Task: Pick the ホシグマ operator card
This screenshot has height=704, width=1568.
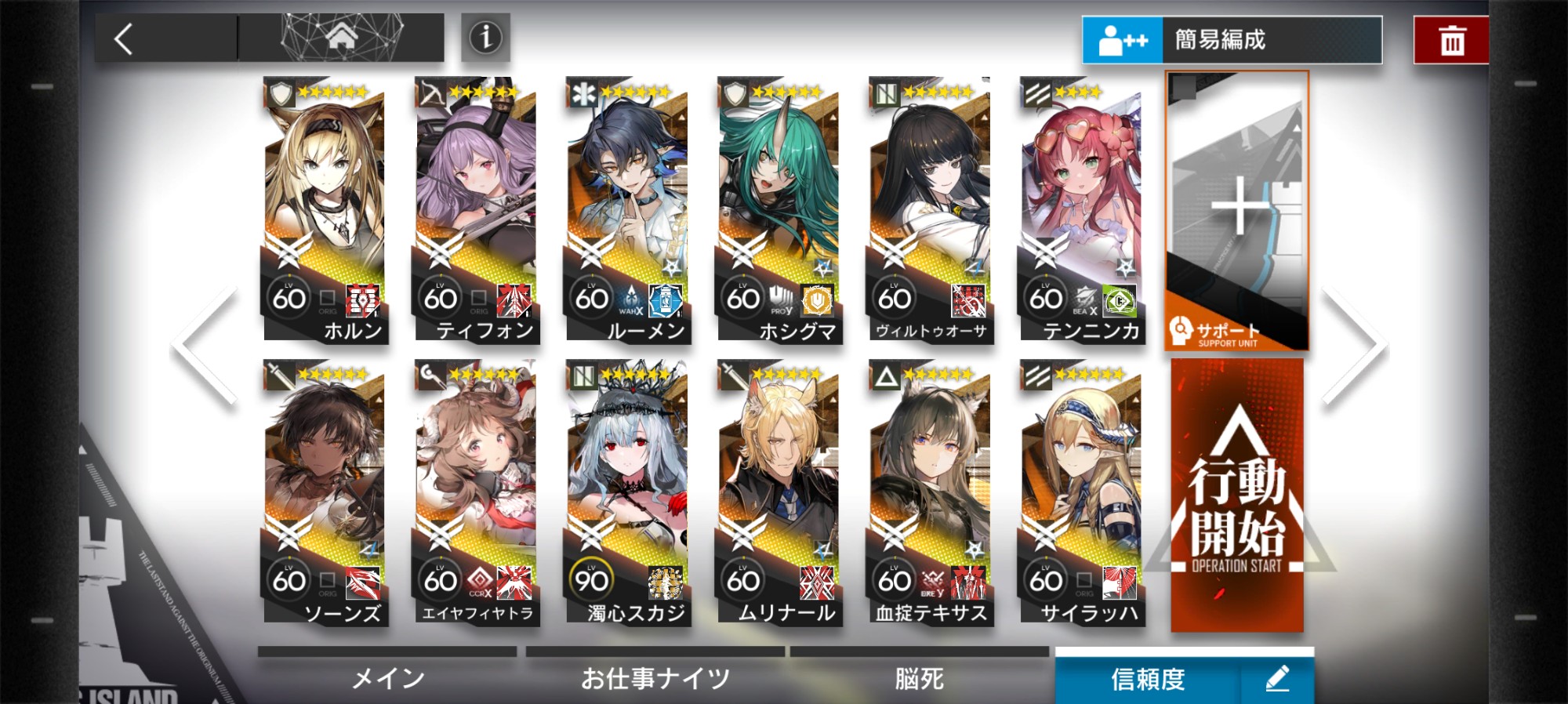Action: [778, 210]
